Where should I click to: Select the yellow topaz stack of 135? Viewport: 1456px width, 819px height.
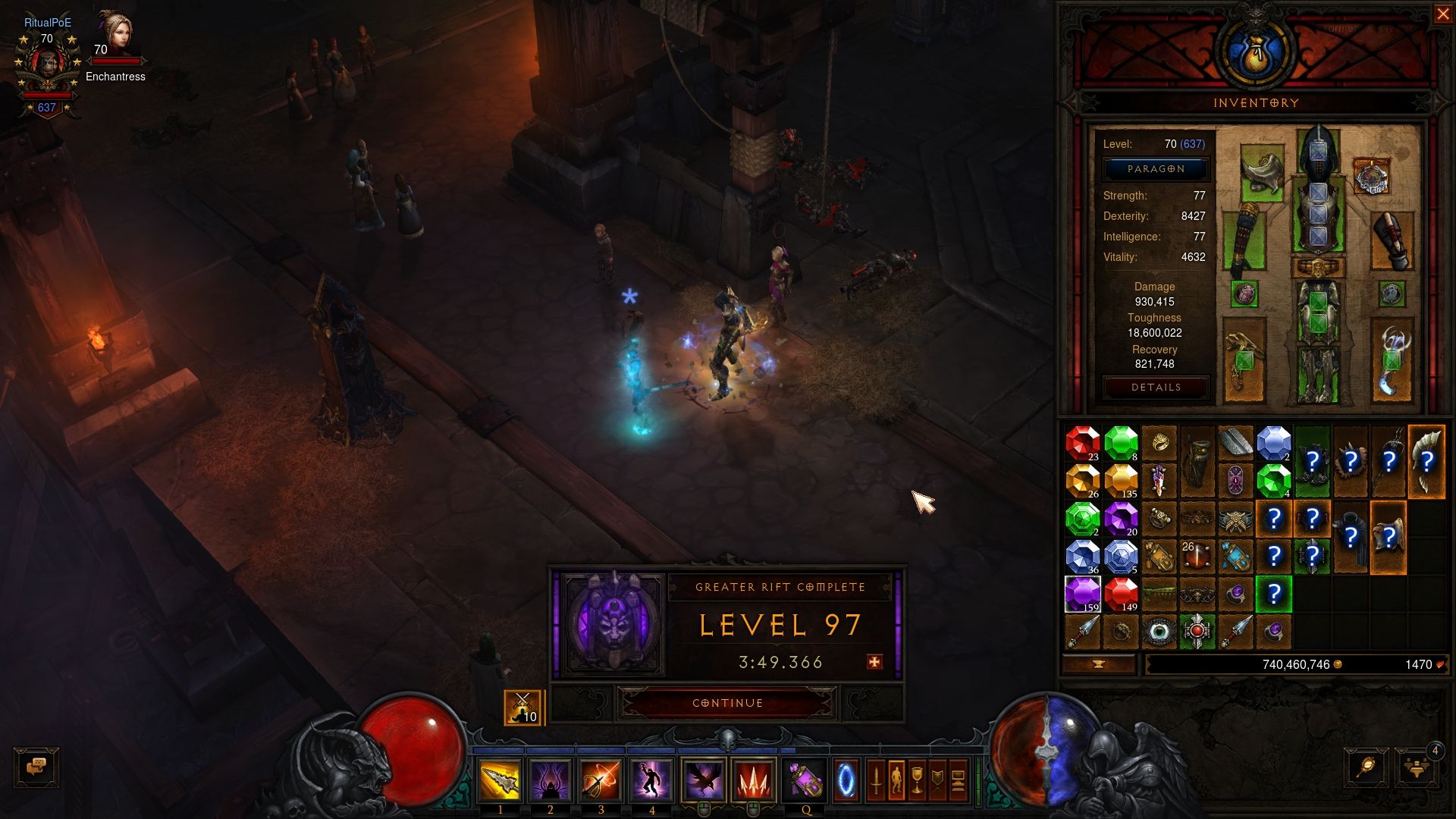1121,481
